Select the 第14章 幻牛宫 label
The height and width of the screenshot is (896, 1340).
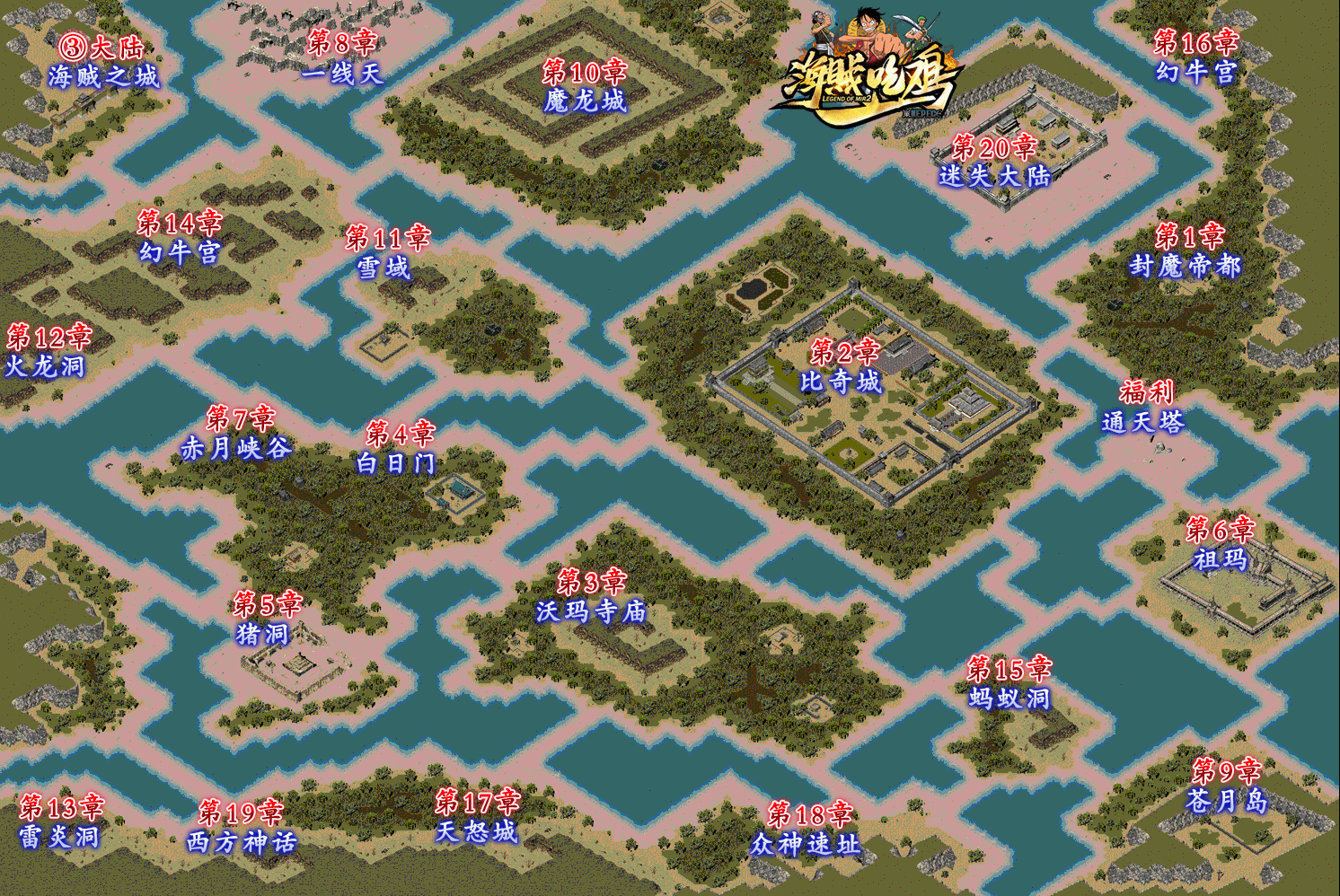(179, 237)
